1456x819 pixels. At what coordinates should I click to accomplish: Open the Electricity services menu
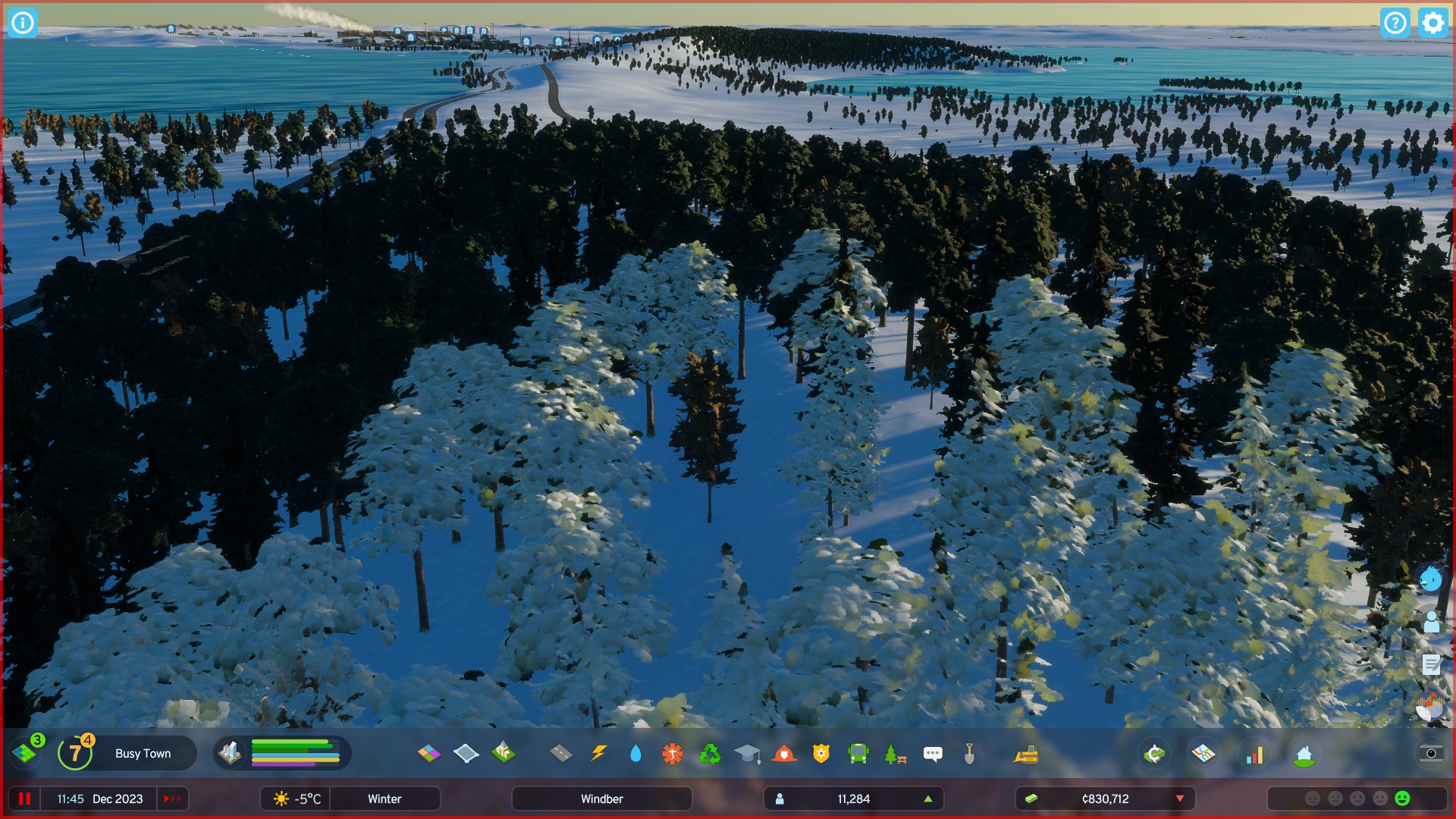598,753
